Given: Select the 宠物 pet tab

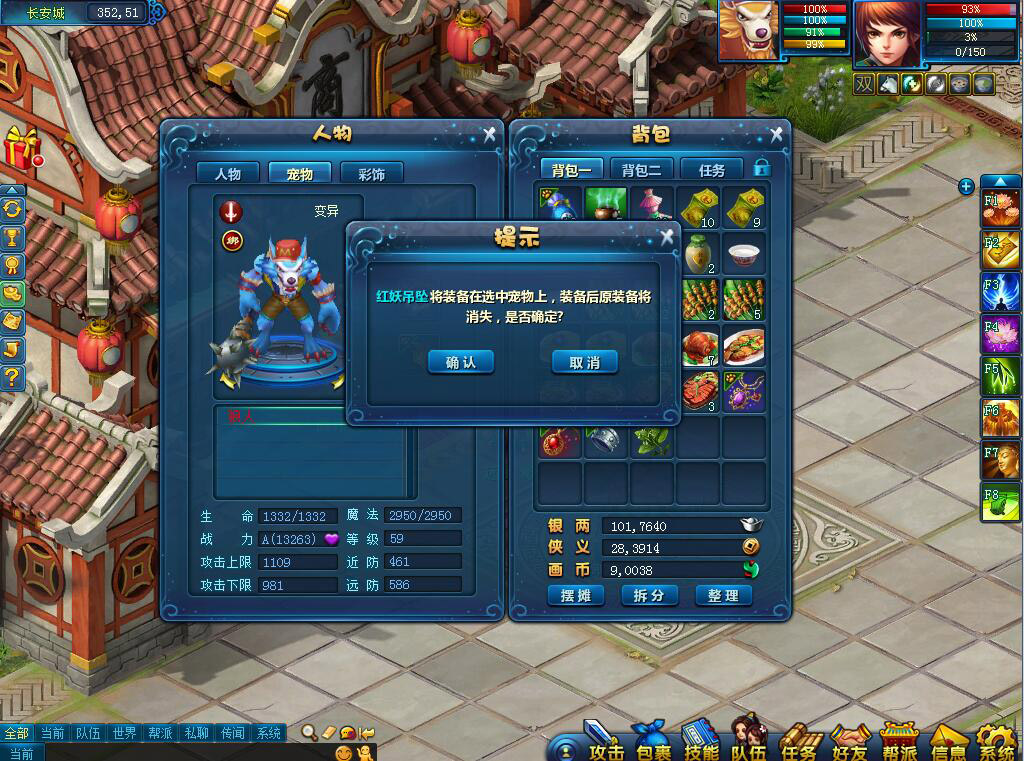Looking at the screenshot, I should click(x=300, y=173).
